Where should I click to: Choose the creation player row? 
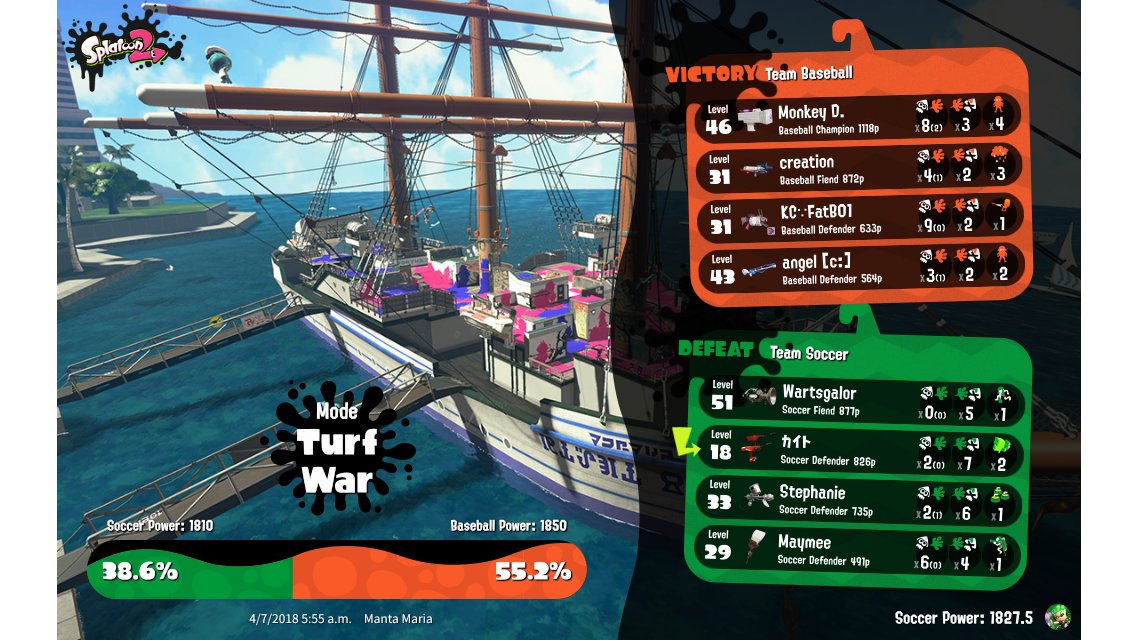click(860, 168)
